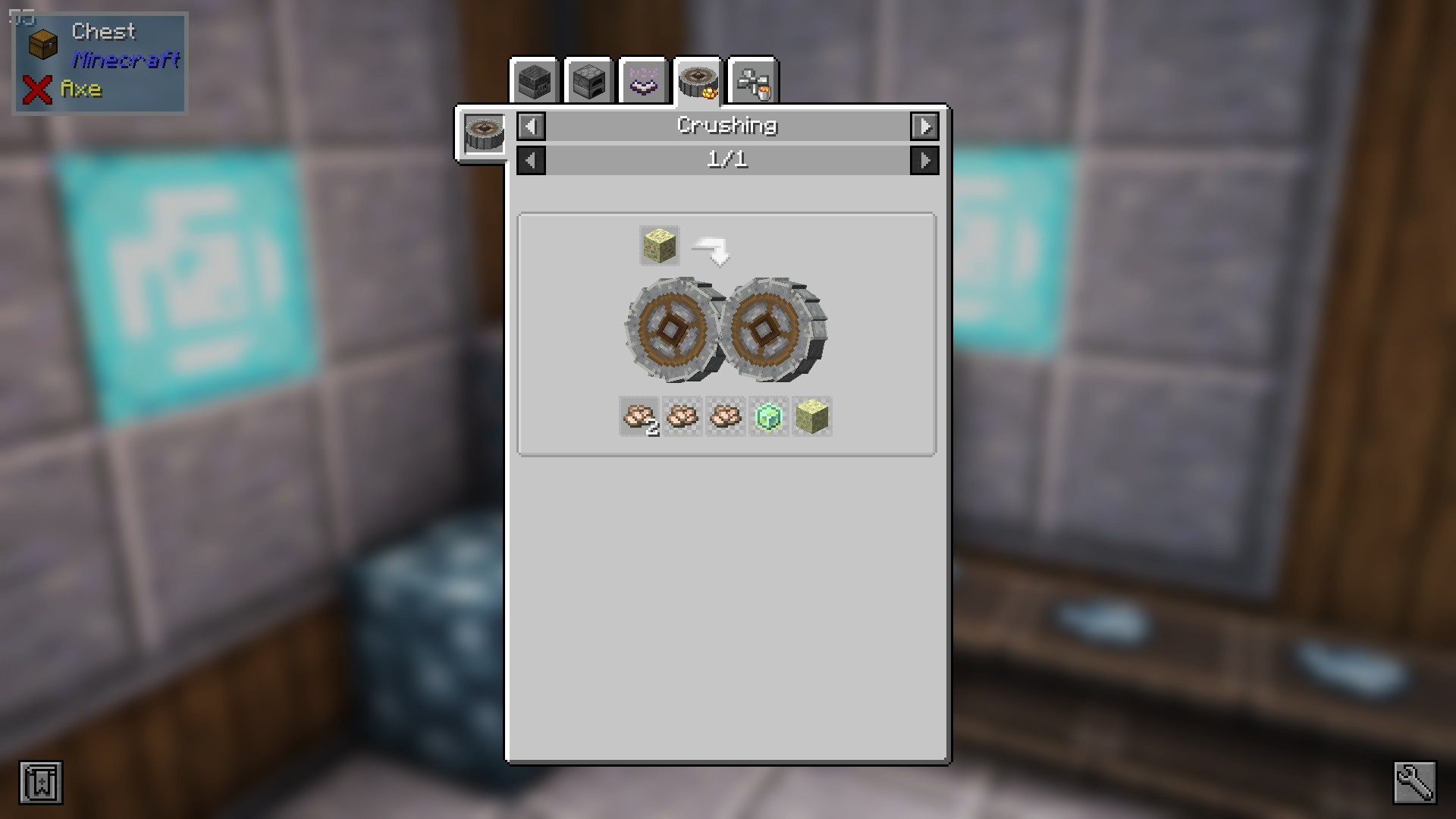Open the bookmark book button

pos(41,783)
